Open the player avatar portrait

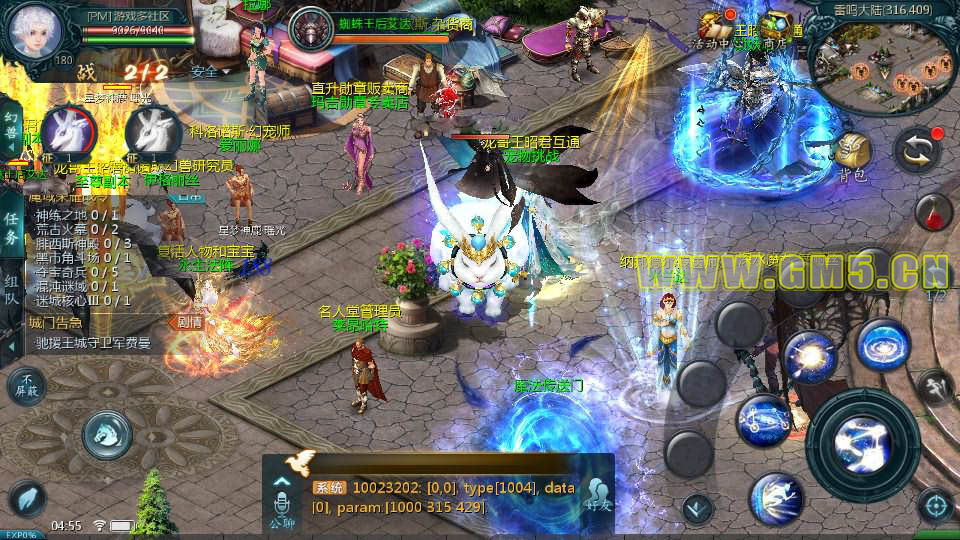(x=36, y=32)
